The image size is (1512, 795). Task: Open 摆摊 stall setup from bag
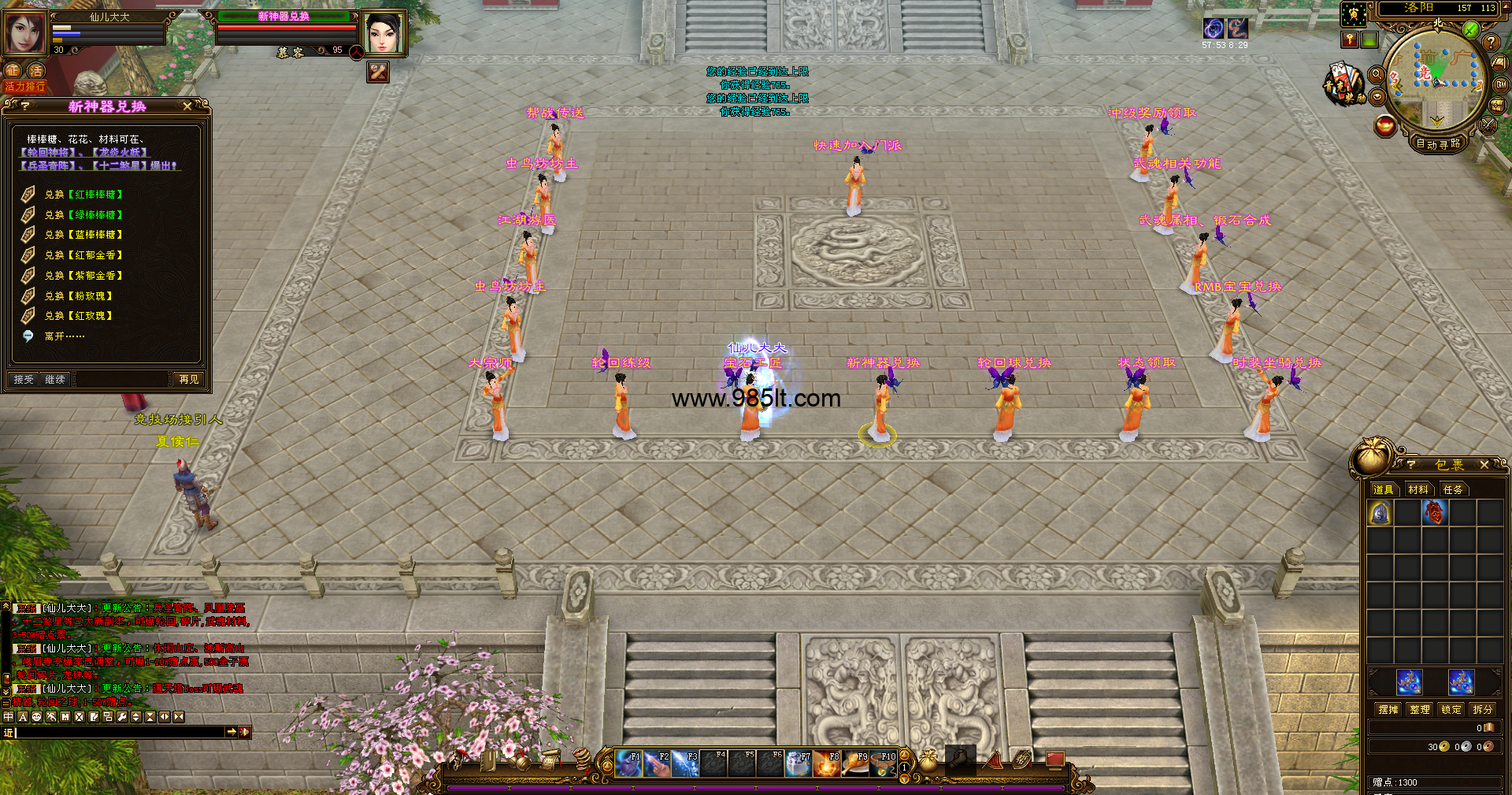[1388, 710]
